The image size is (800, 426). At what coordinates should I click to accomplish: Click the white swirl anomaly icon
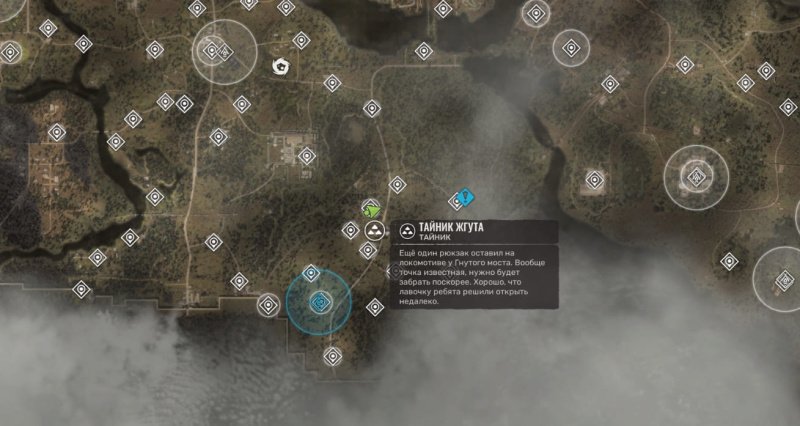pos(282,68)
